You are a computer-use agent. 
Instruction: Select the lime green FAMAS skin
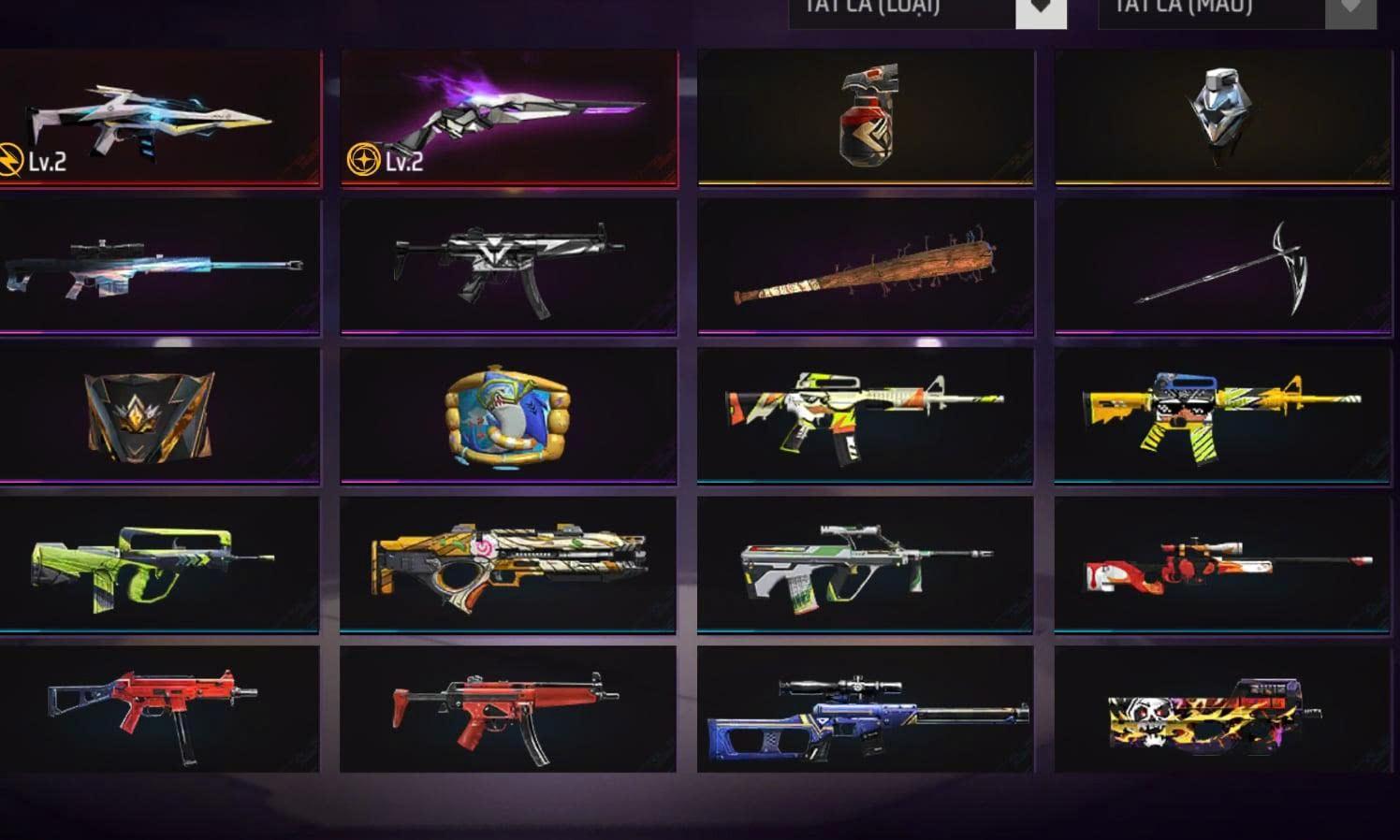159,564
